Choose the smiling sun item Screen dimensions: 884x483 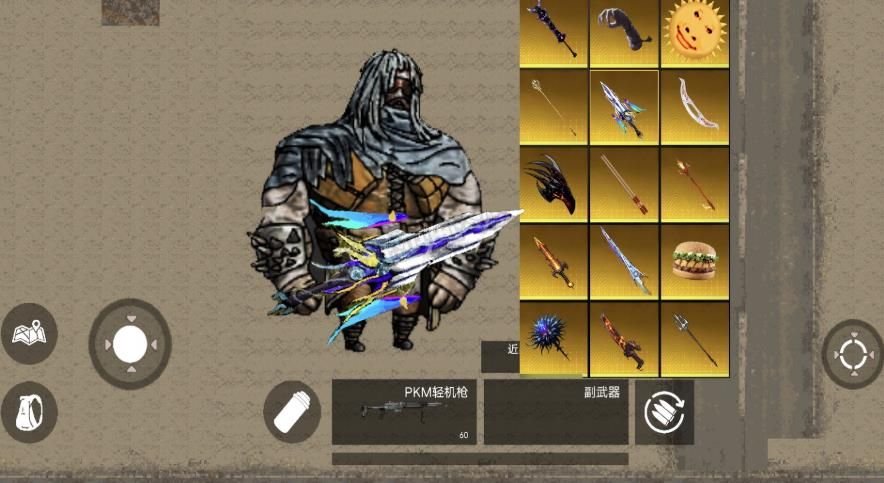(x=695, y=32)
